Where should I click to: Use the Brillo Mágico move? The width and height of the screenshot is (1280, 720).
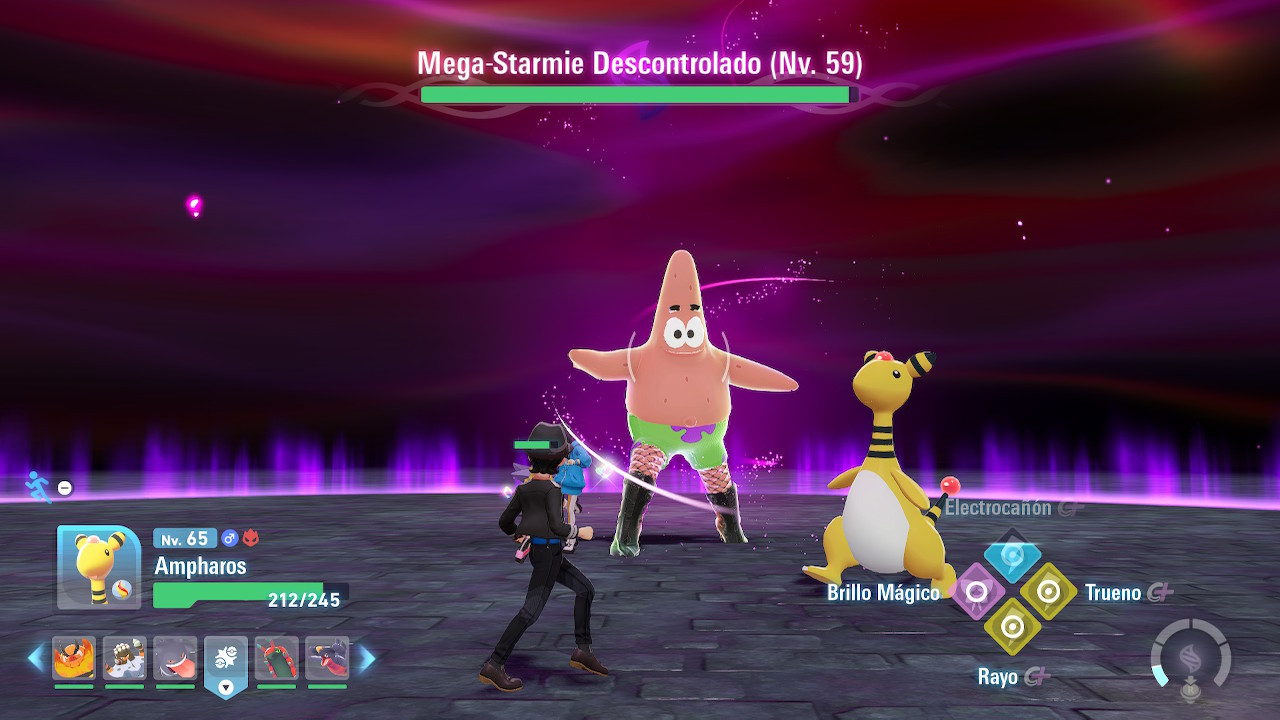976,592
